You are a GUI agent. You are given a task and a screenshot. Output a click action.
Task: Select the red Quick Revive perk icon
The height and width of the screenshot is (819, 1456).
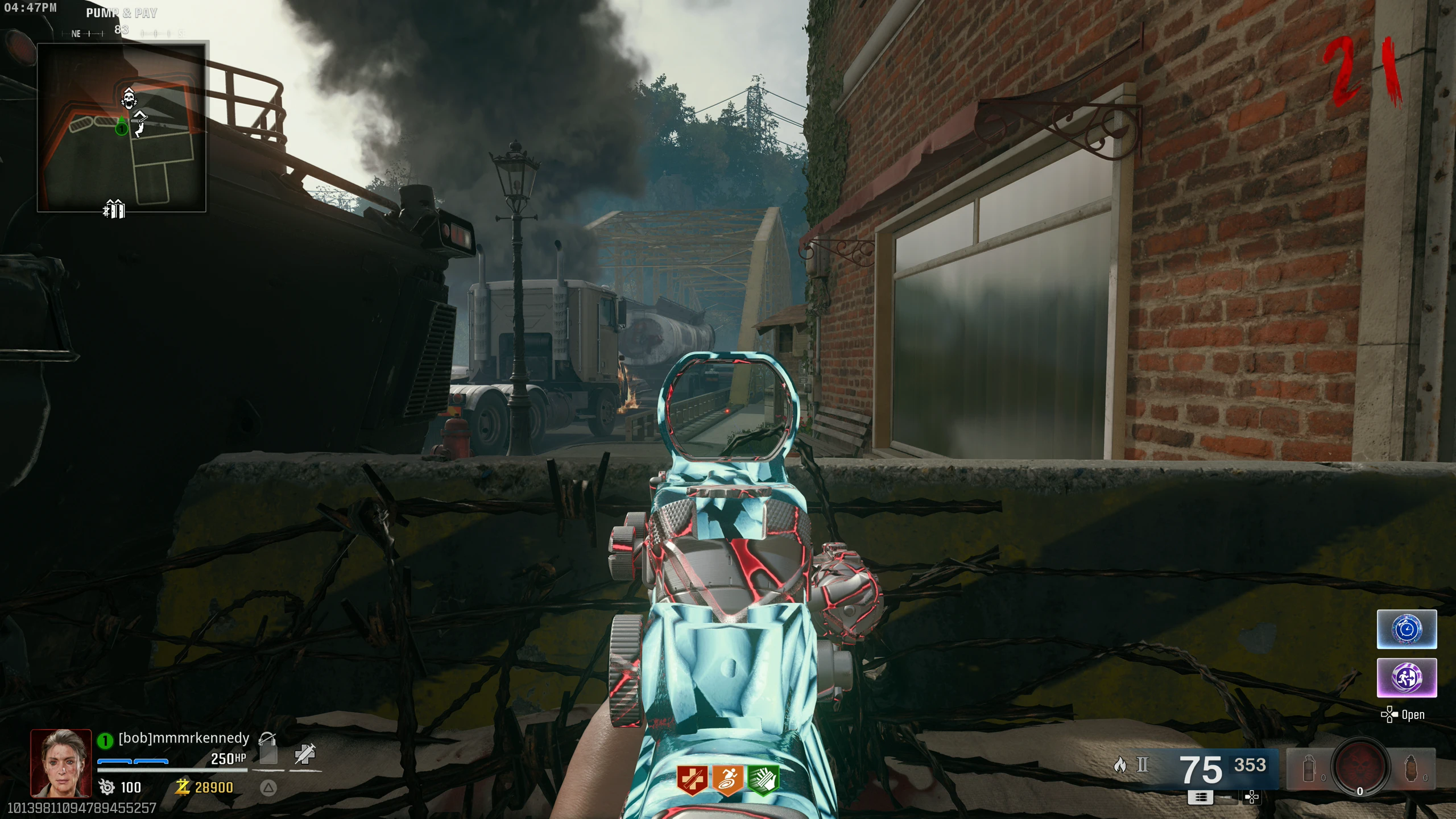tap(692, 779)
